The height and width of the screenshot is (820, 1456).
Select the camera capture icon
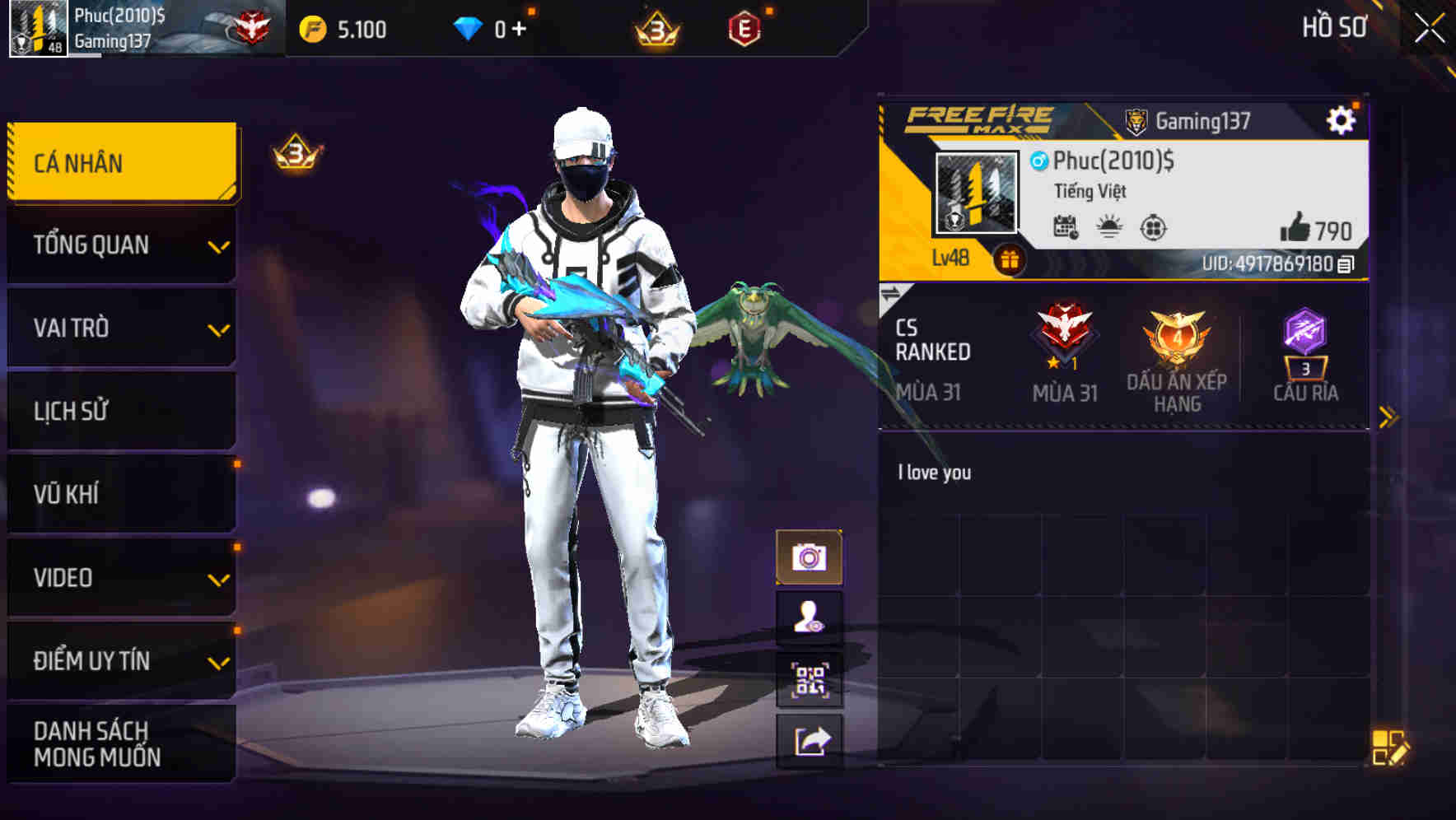point(811,556)
